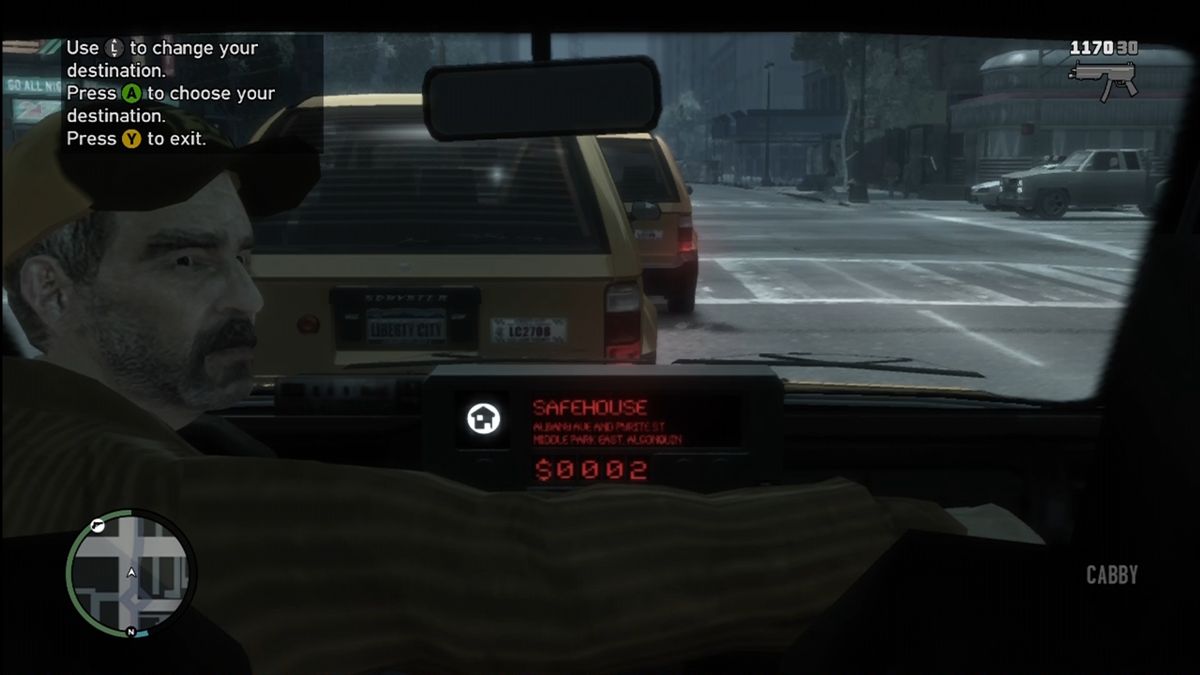Click the safehouse home icon

click(x=483, y=419)
